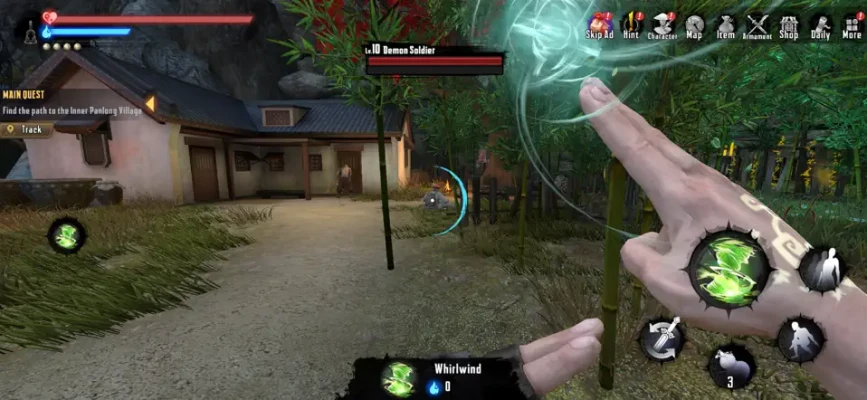Trigger the upper dodge silhouette skill

[x=822, y=270]
